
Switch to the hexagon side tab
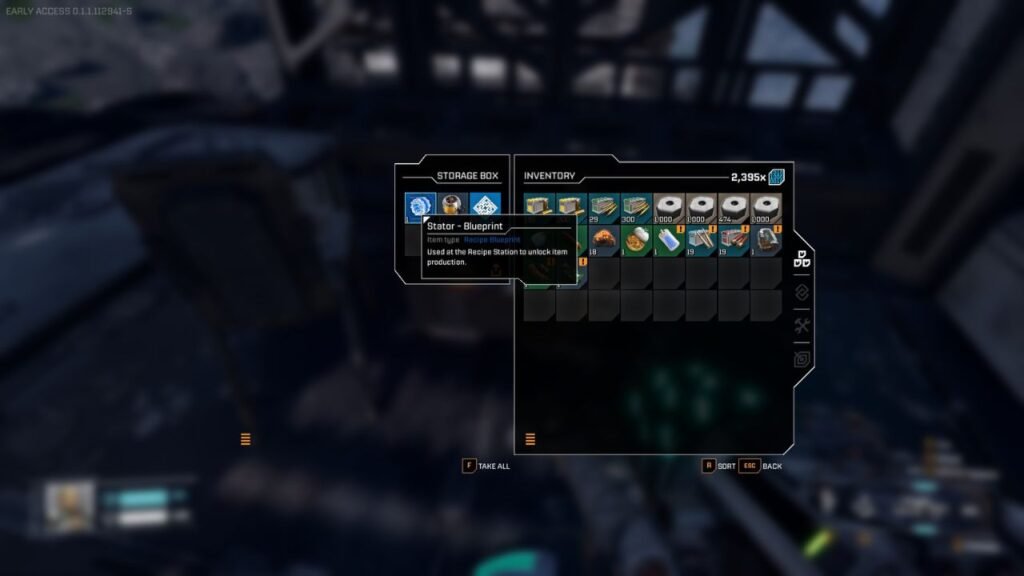tap(801, 359)
